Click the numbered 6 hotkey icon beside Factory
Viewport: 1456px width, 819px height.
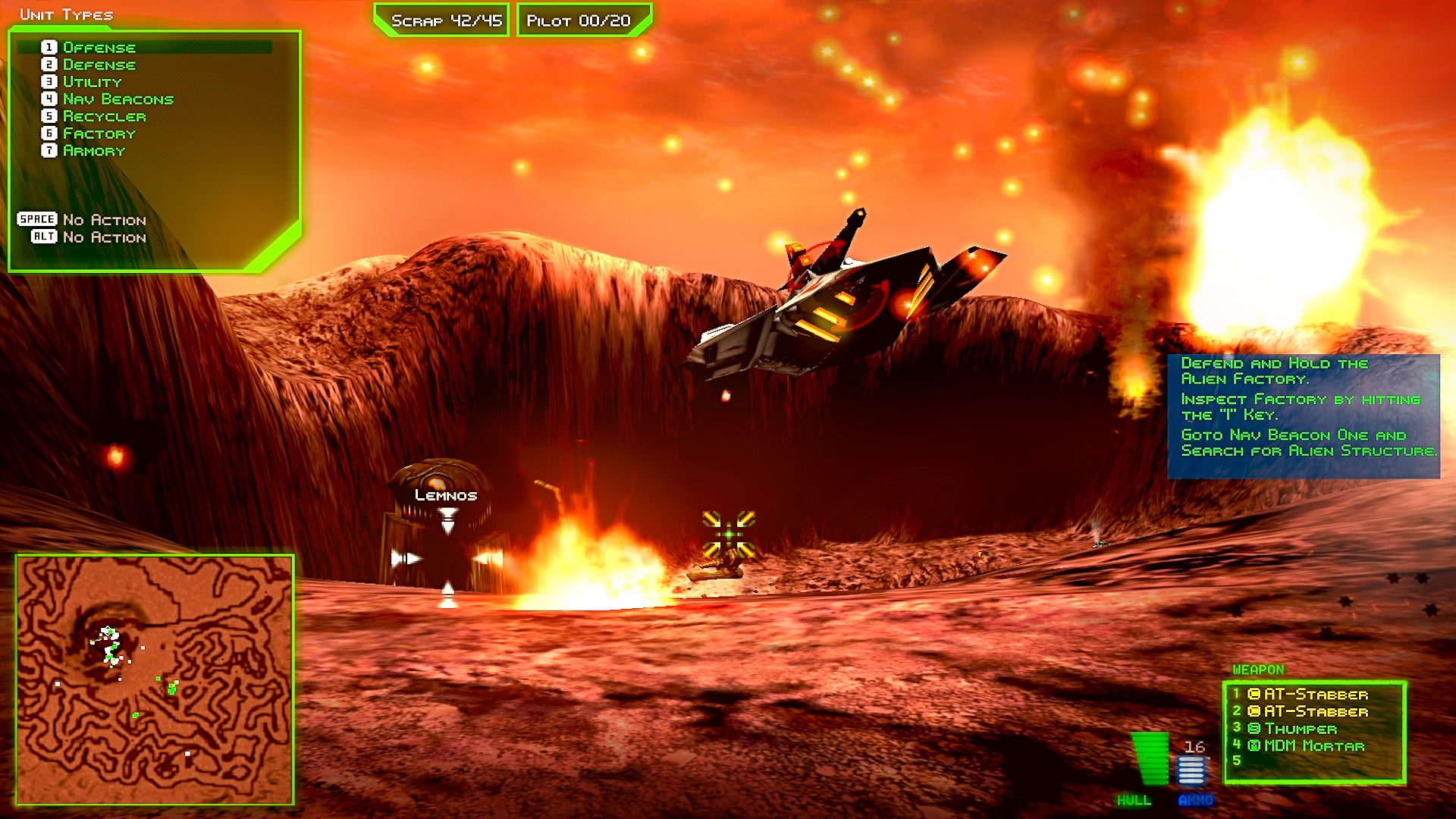coord(48,133)
